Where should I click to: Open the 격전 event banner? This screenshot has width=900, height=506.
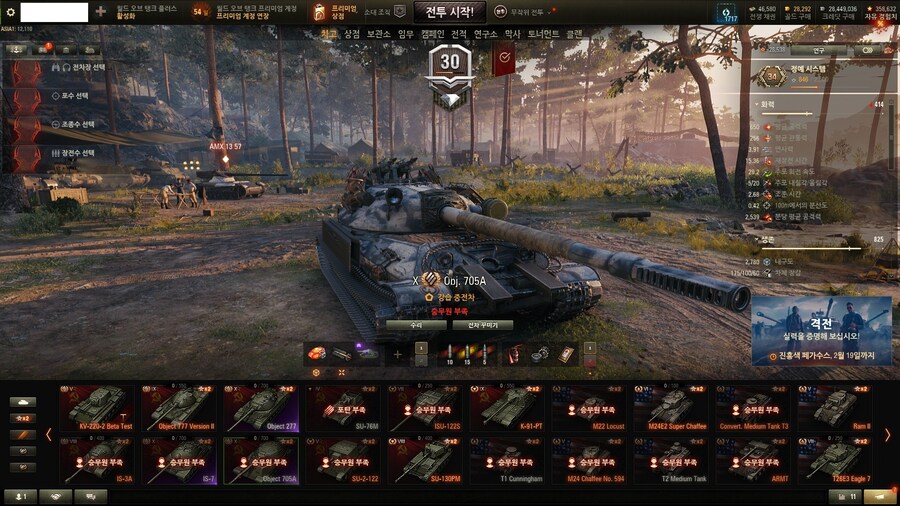[821, 330]
